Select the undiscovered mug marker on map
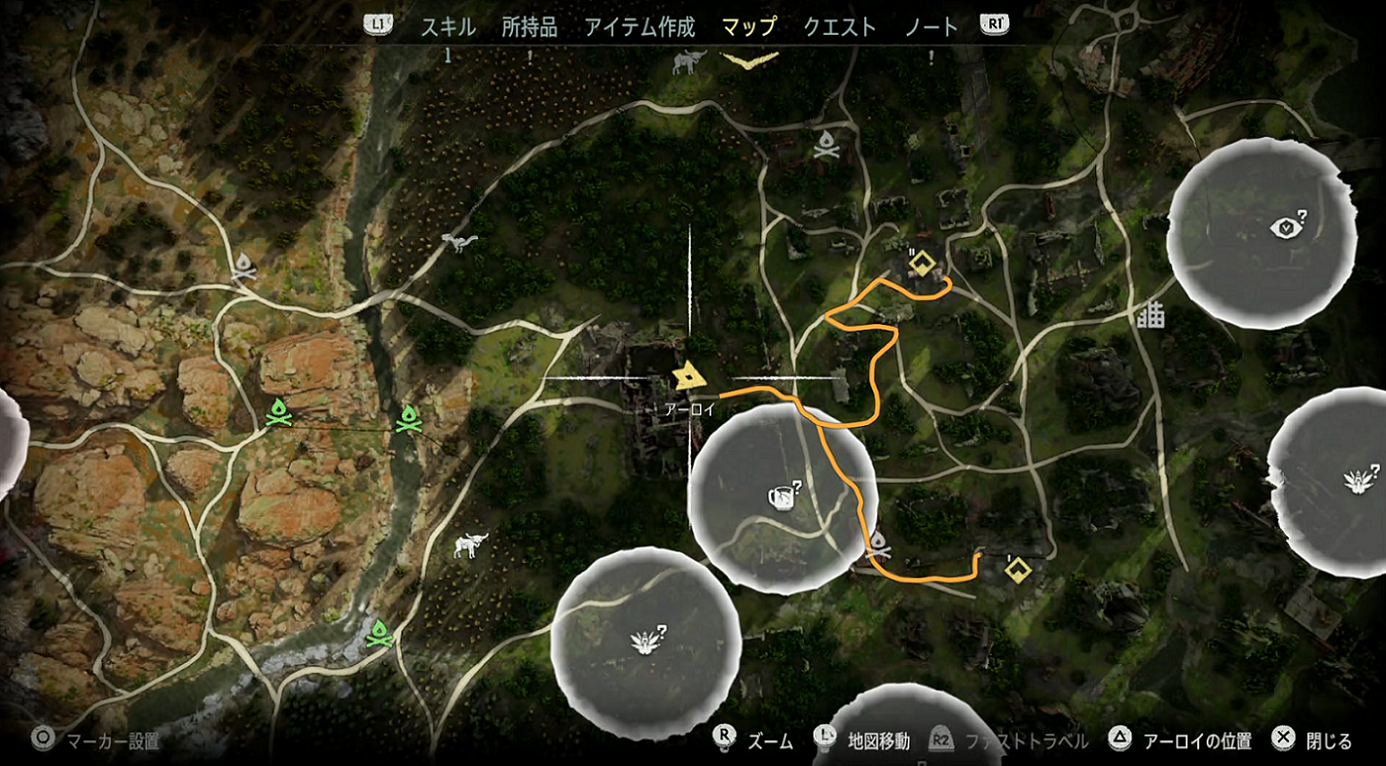 click(783, 495)
